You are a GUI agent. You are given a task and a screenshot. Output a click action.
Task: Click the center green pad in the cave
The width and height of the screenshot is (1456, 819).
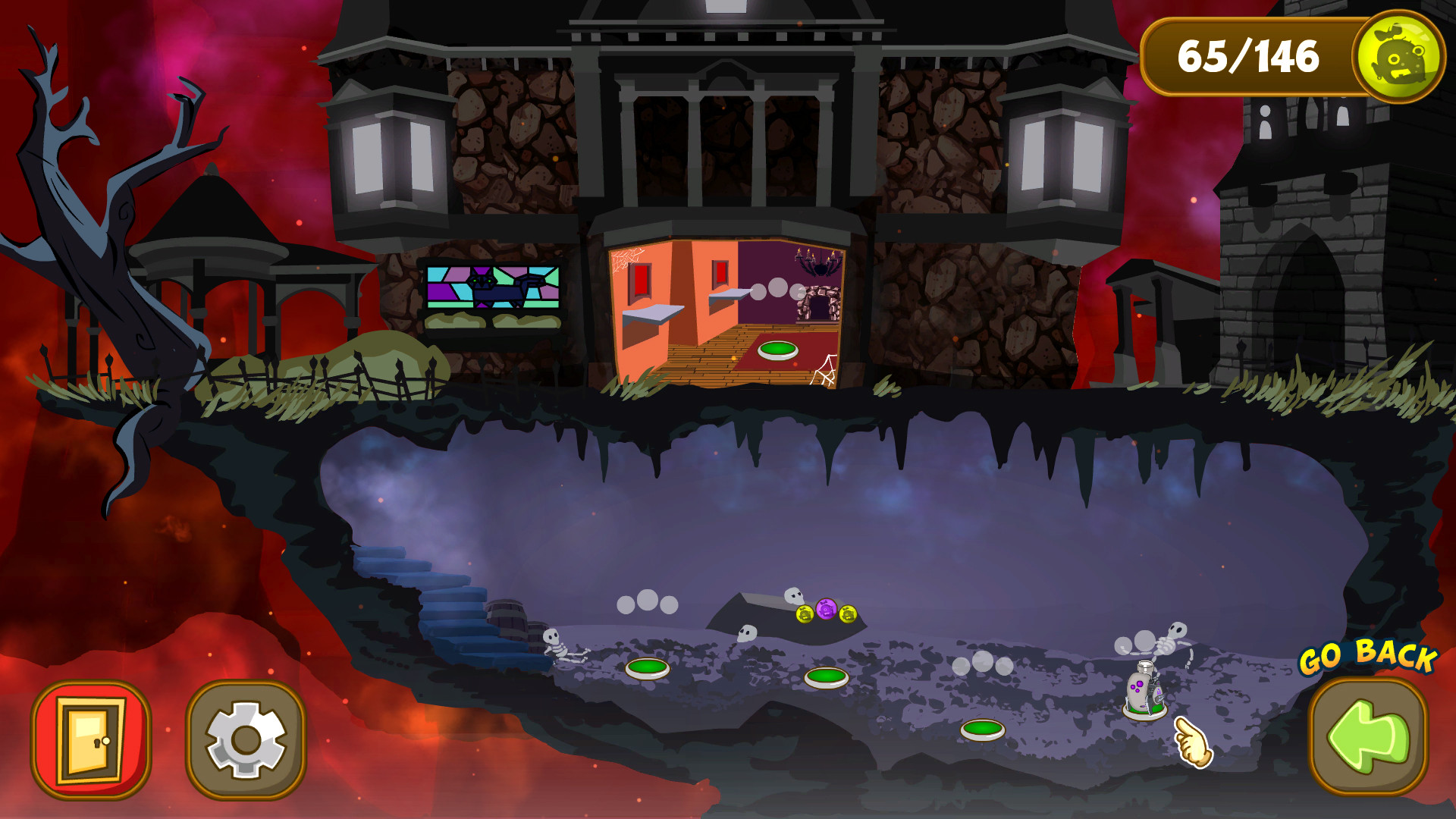pyautogui.click(x=827, y=679)
